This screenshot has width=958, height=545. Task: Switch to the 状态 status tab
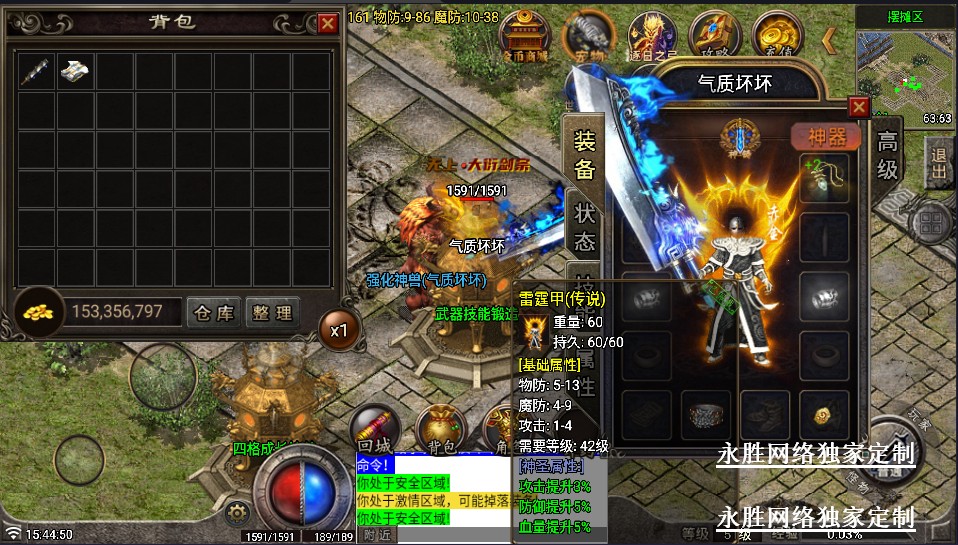coord(585,227)
